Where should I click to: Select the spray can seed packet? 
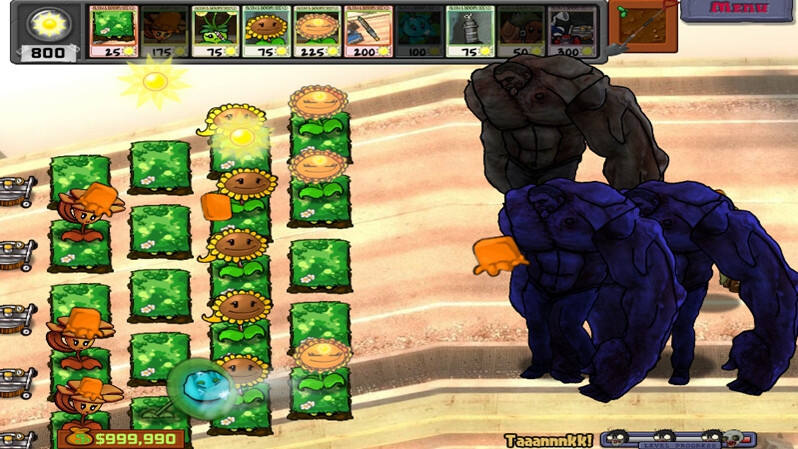pos(470,31)
